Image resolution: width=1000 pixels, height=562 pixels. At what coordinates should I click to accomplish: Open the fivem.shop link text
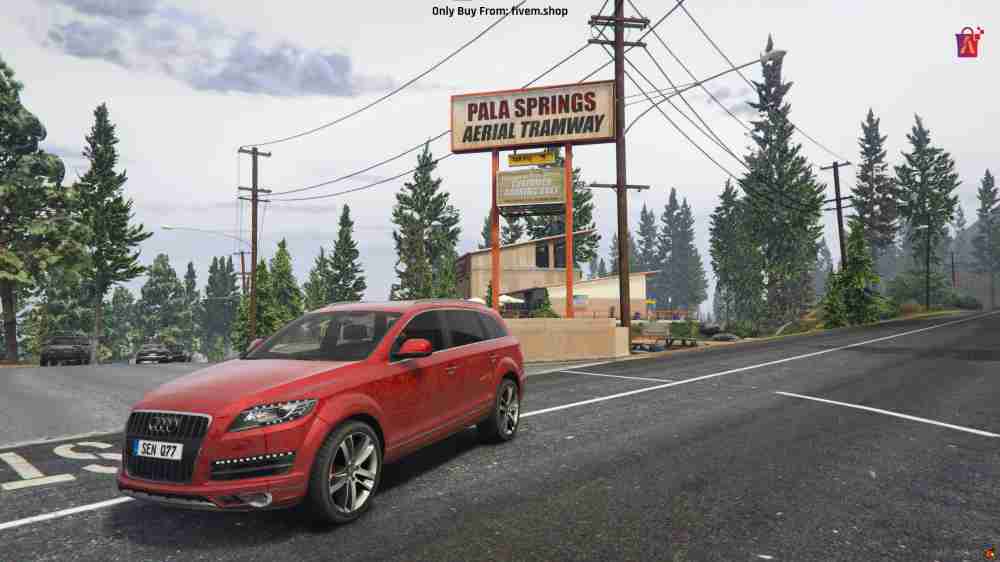[539, 11]
